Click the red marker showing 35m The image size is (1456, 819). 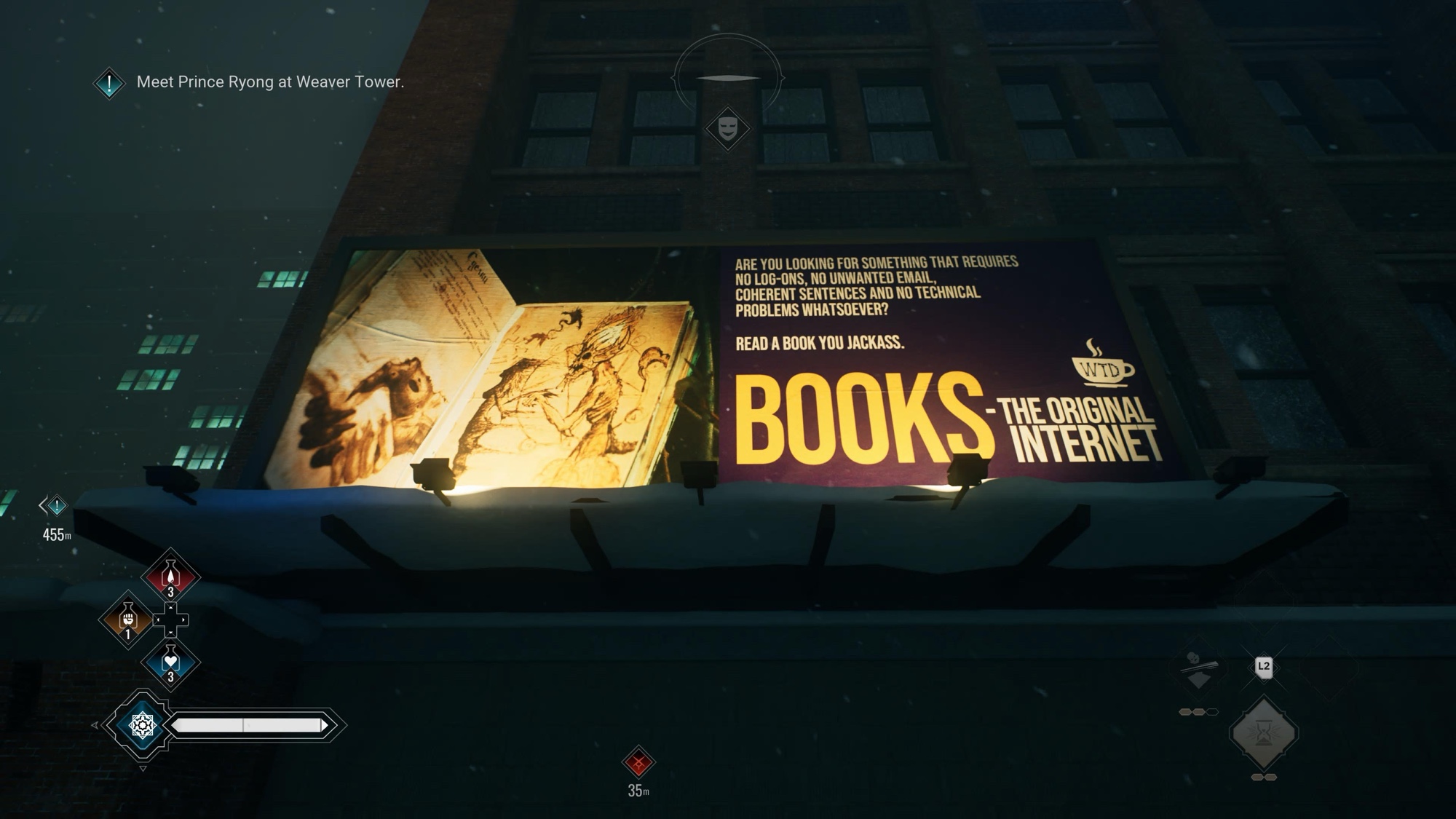coord(638,763)
